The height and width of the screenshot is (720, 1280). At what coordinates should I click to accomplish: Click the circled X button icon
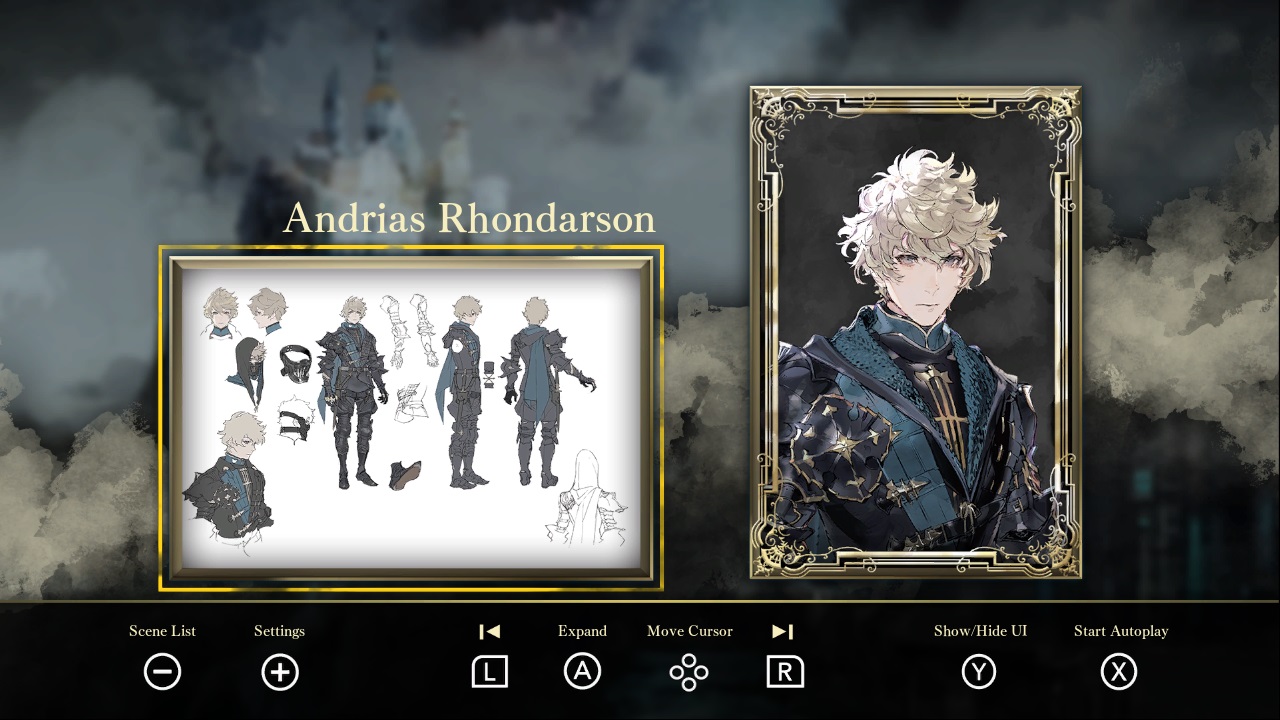pyautogui.click(x=1121, y=672)
